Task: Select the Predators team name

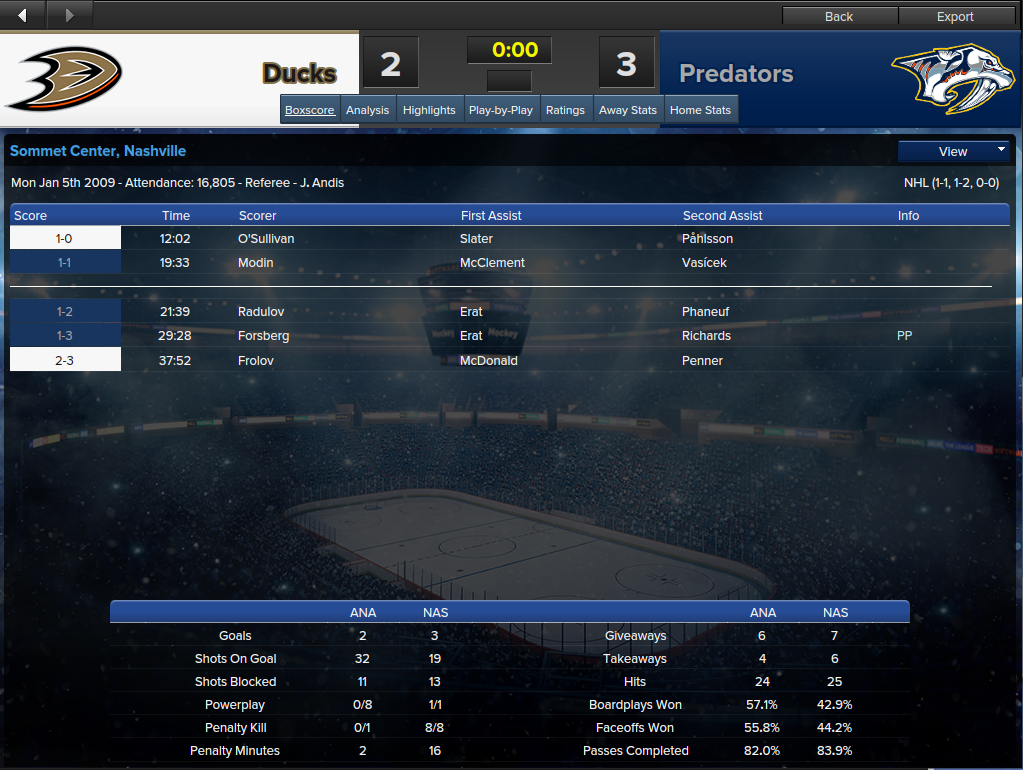Action: pos(736,73)
